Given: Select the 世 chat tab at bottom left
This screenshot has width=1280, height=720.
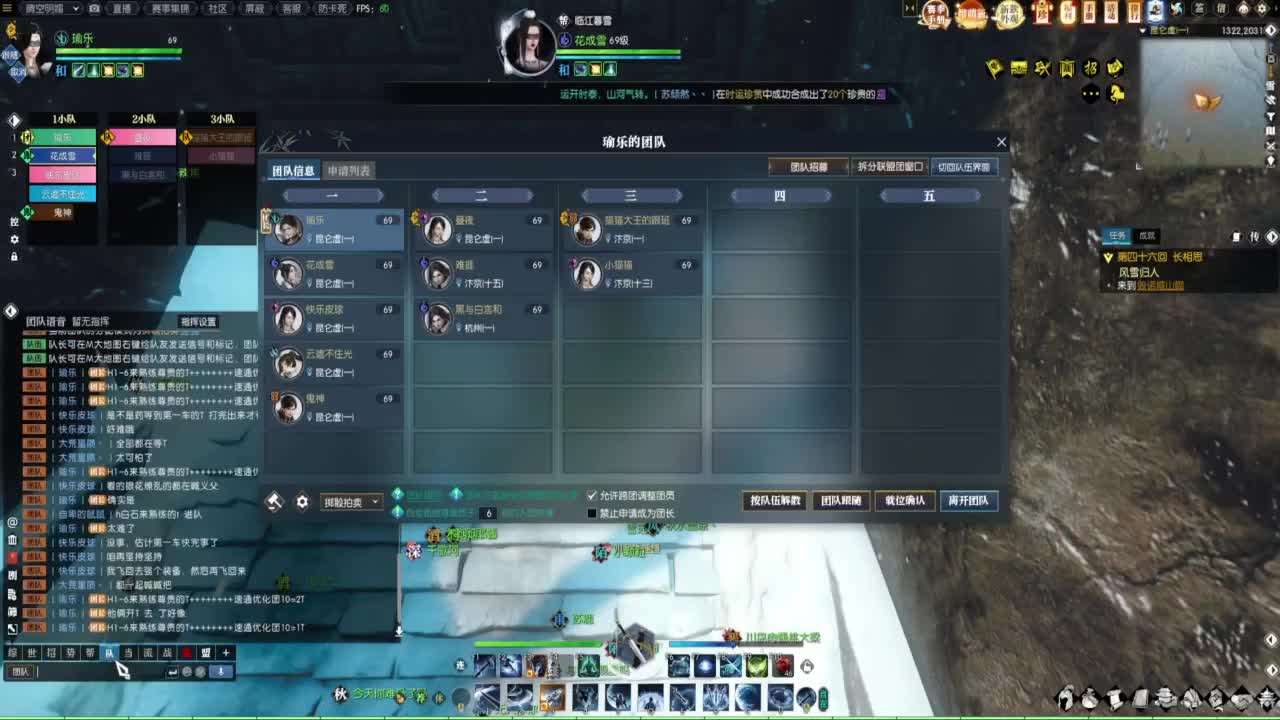Looking at the screenshot, I should (30, 651).
